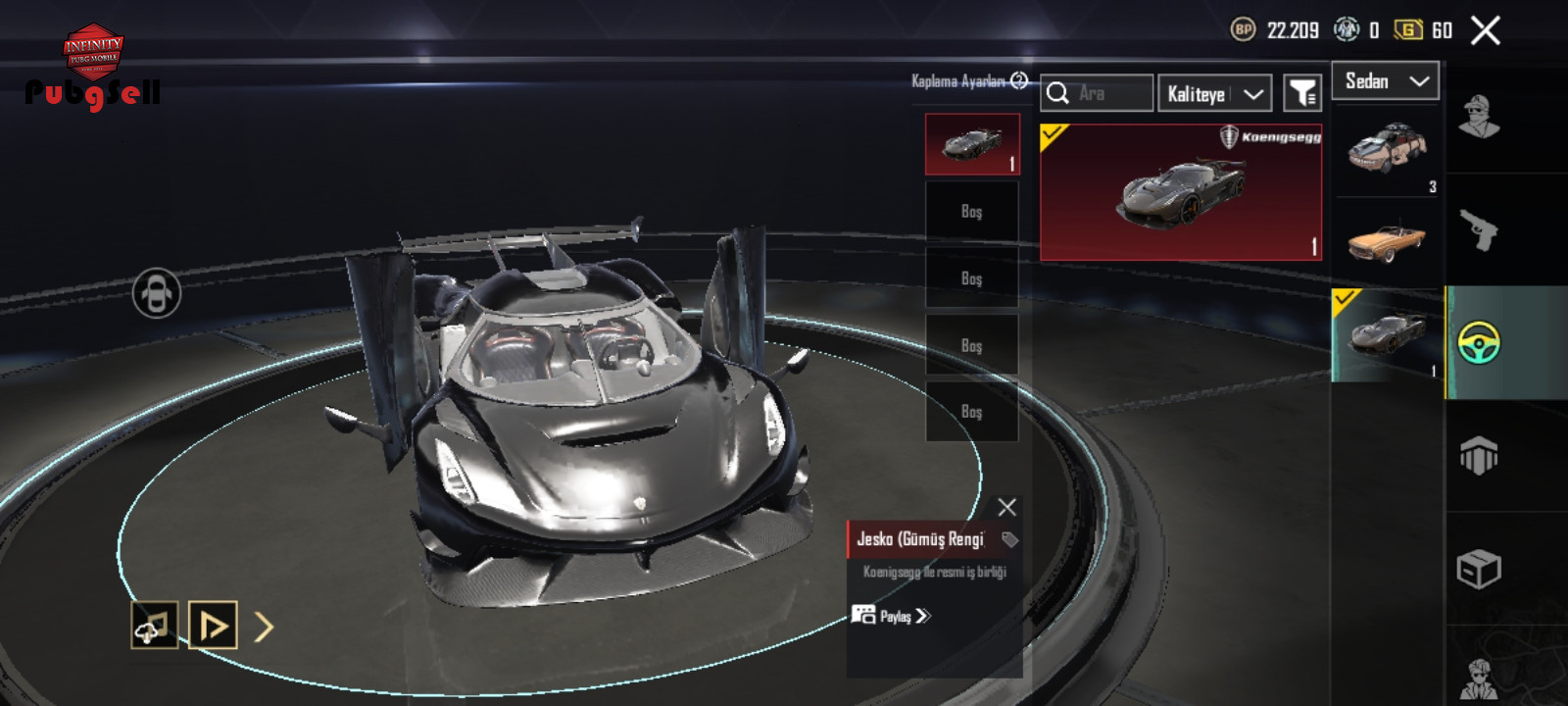Switch to the character outfit tab

pyautogui.click(x=1479, y=118)
